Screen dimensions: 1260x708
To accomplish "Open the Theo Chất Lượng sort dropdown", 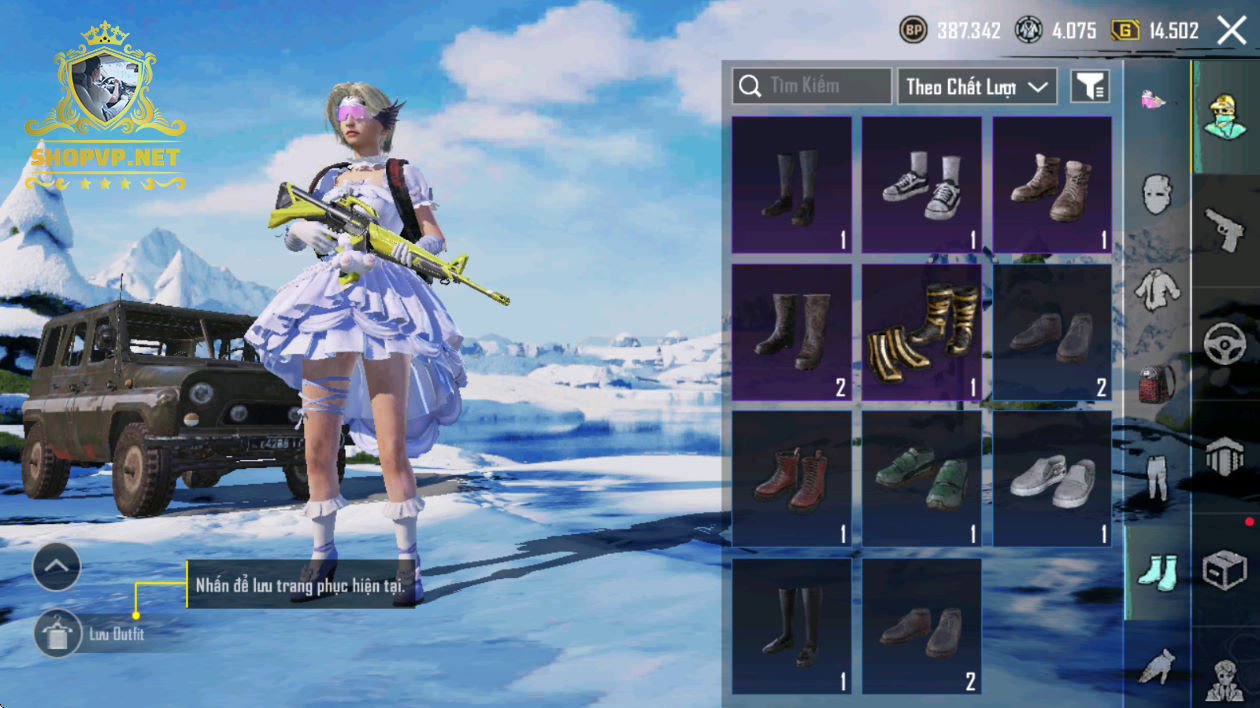I will click(x=977, y=87).
